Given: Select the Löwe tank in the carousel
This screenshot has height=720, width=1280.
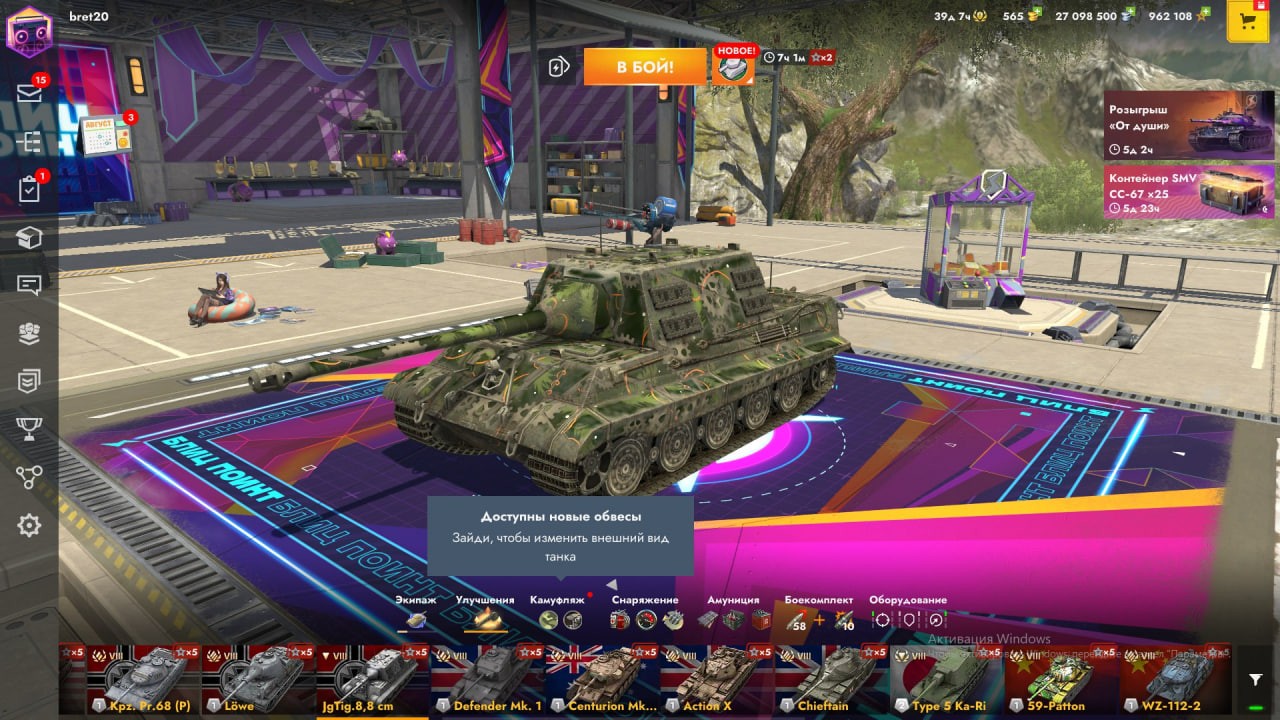Looking at the screenshot, I should click(x=259, y=680).
